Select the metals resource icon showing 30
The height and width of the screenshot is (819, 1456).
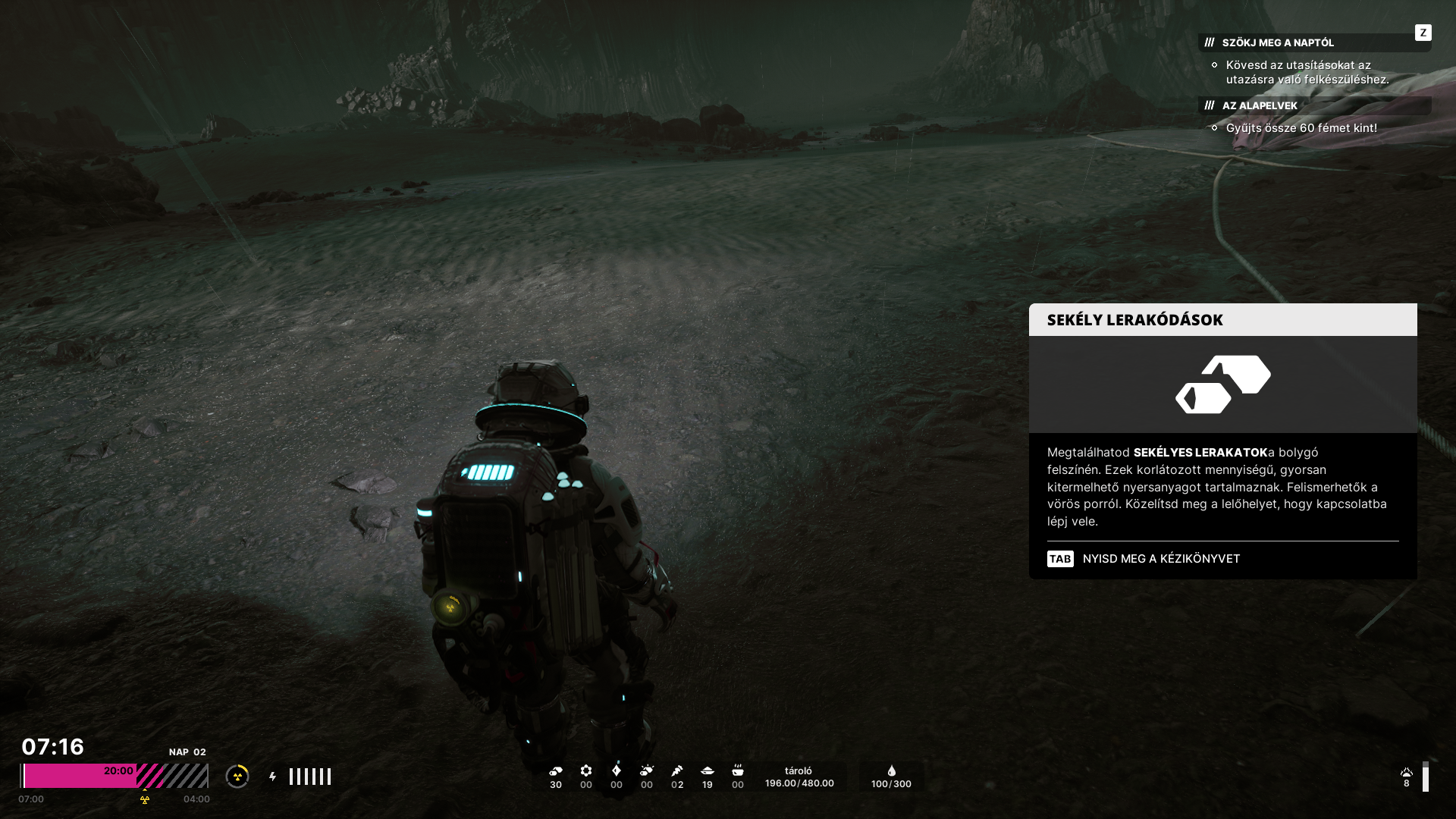[556, 771]
